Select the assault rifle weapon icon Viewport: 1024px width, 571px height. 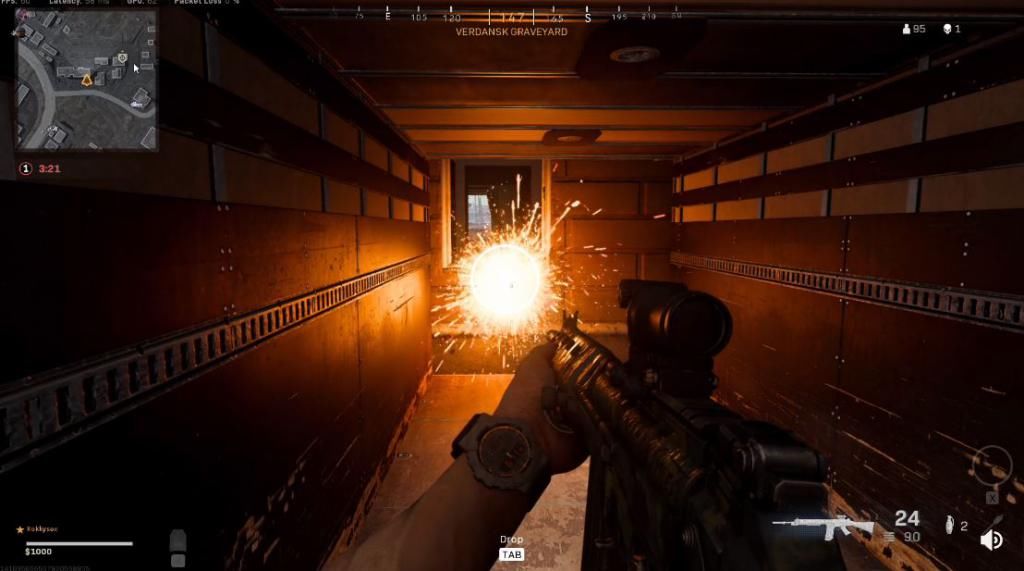tap(823, 527)
